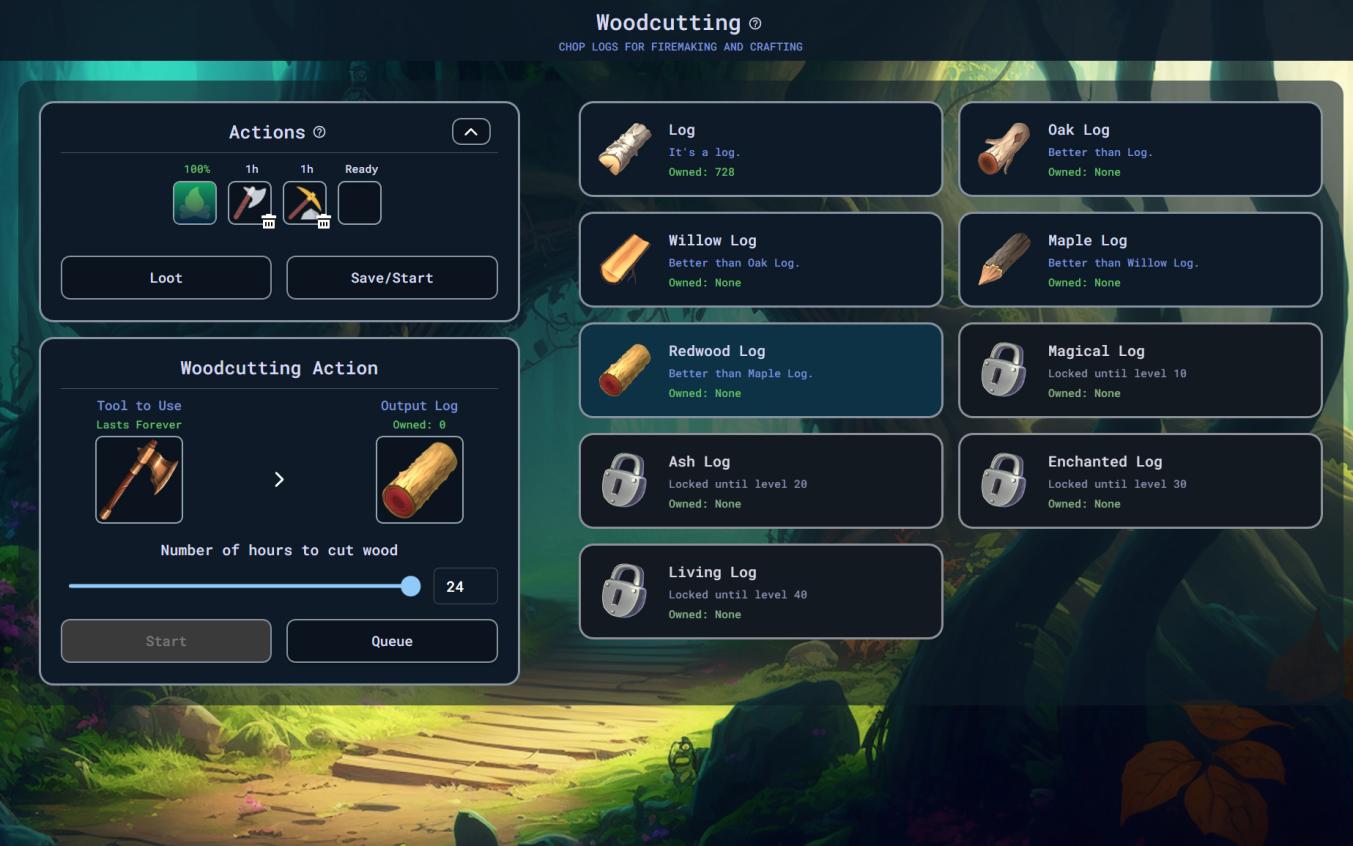Queue the woodcutting action
This screenshot has width=1353, height=846.
click(391, 641)
